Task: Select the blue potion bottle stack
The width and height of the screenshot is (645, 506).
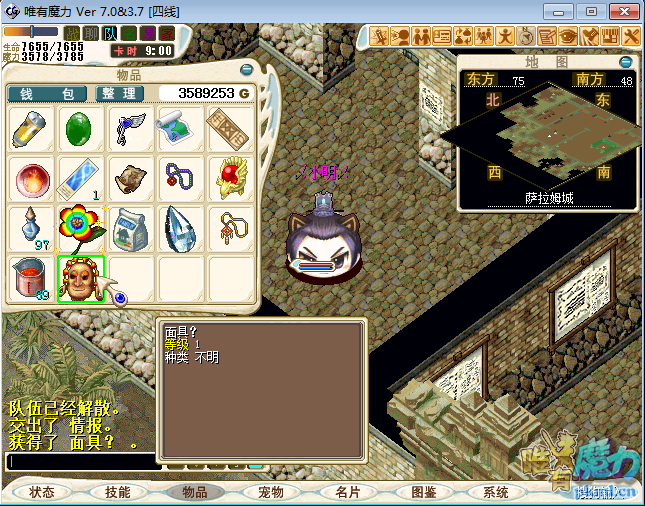Action: pos(32,228)
